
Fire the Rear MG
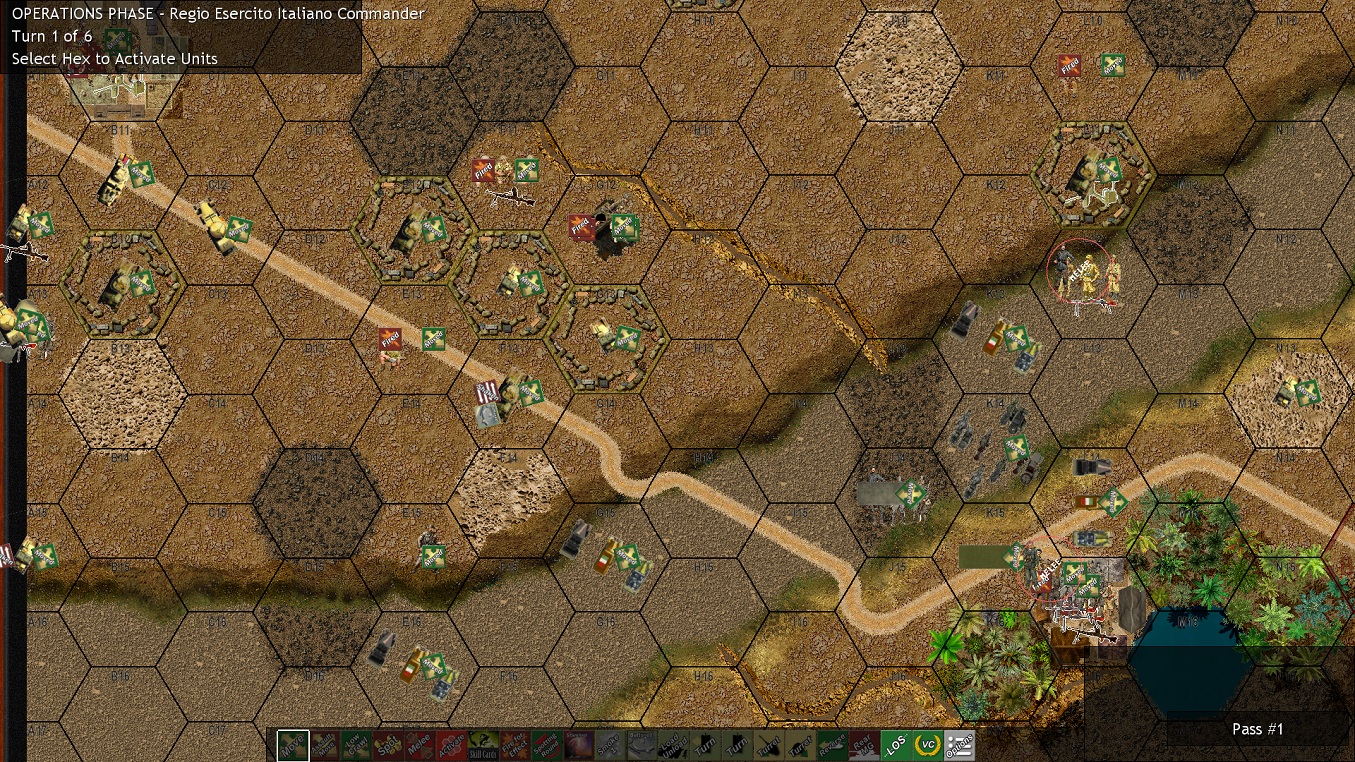point(866,746)
